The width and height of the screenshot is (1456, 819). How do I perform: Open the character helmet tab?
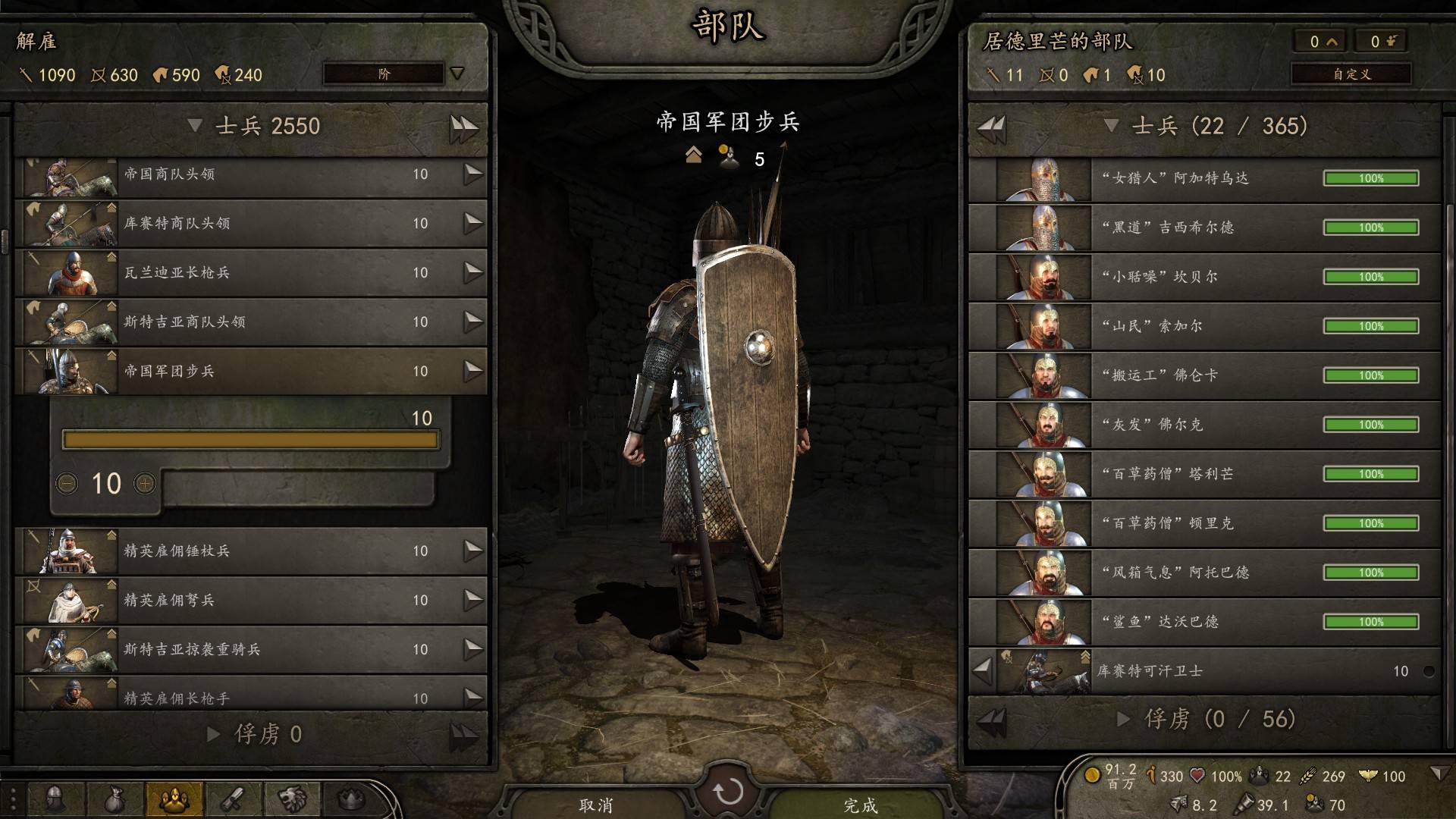click(55, 799)
